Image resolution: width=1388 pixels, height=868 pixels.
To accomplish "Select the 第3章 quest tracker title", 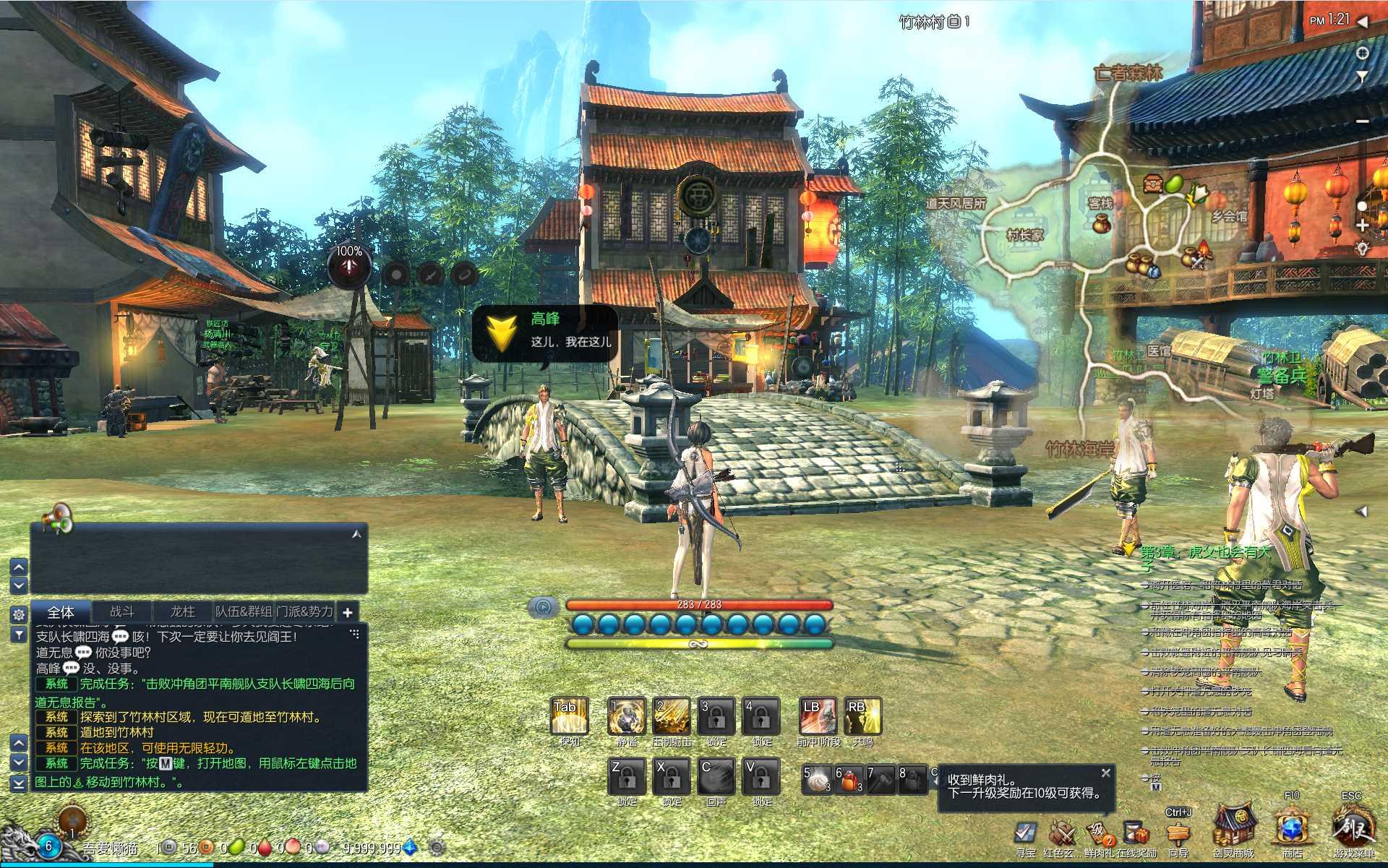I will (1204, 553).
